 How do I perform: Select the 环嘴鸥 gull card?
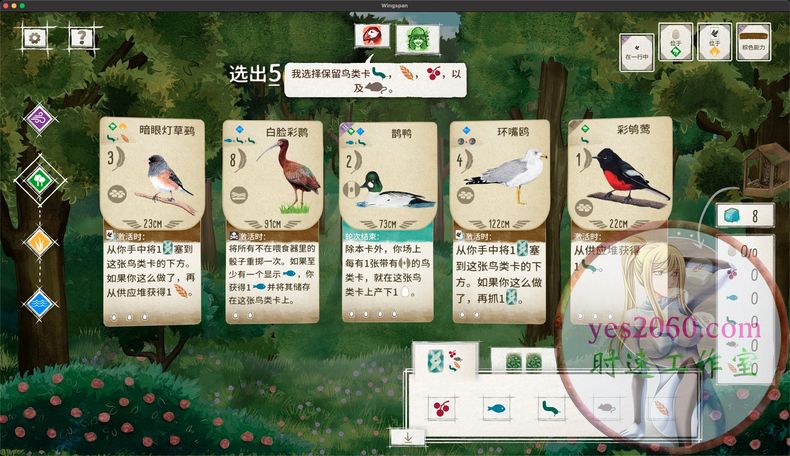click(x=501, y=220)
